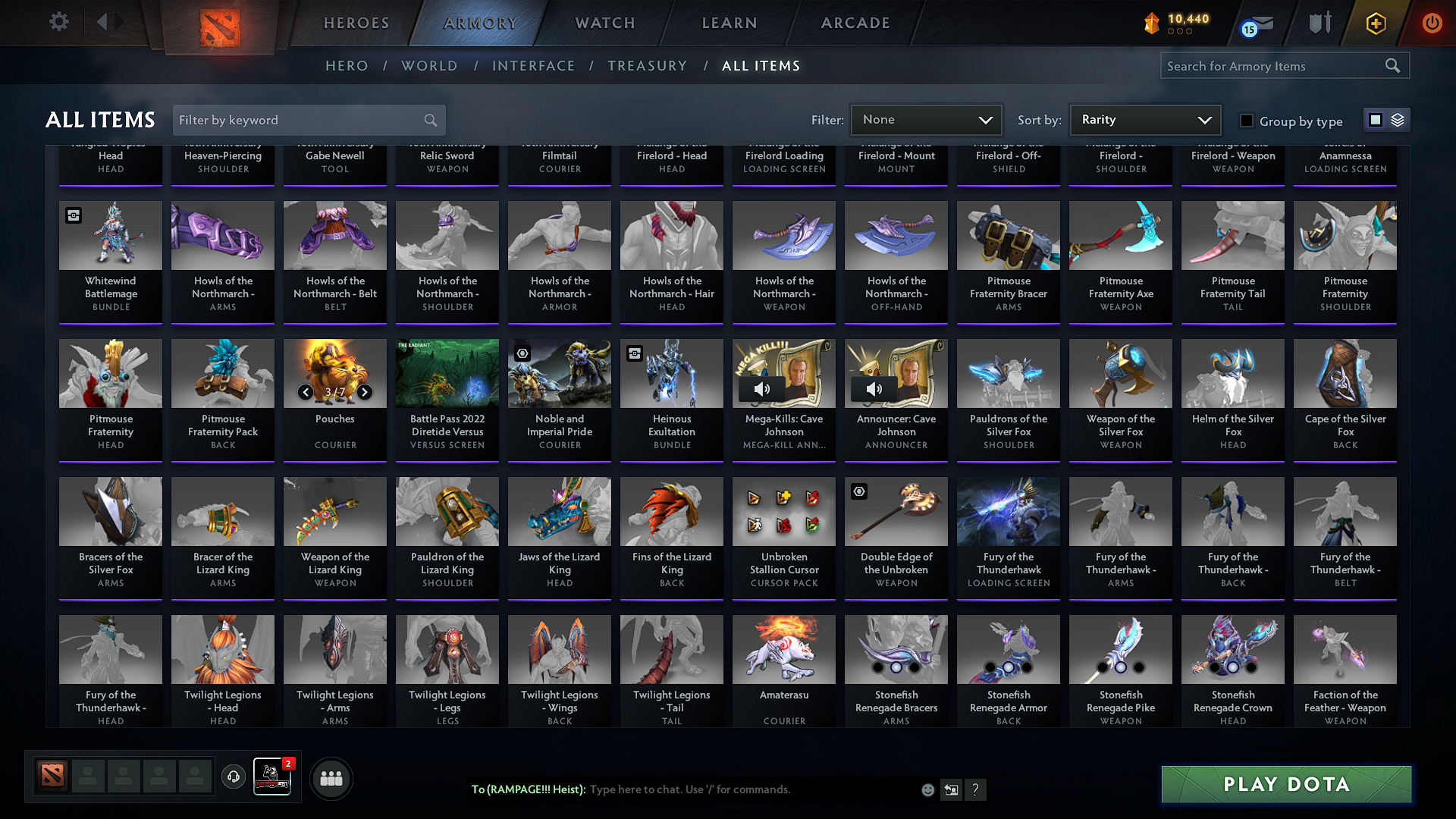Click the camera icon on Whitewind Battlemage Bundle
Image resolution: width=1456 pixels, height=819 pixels.
click(x=73, y=215)
